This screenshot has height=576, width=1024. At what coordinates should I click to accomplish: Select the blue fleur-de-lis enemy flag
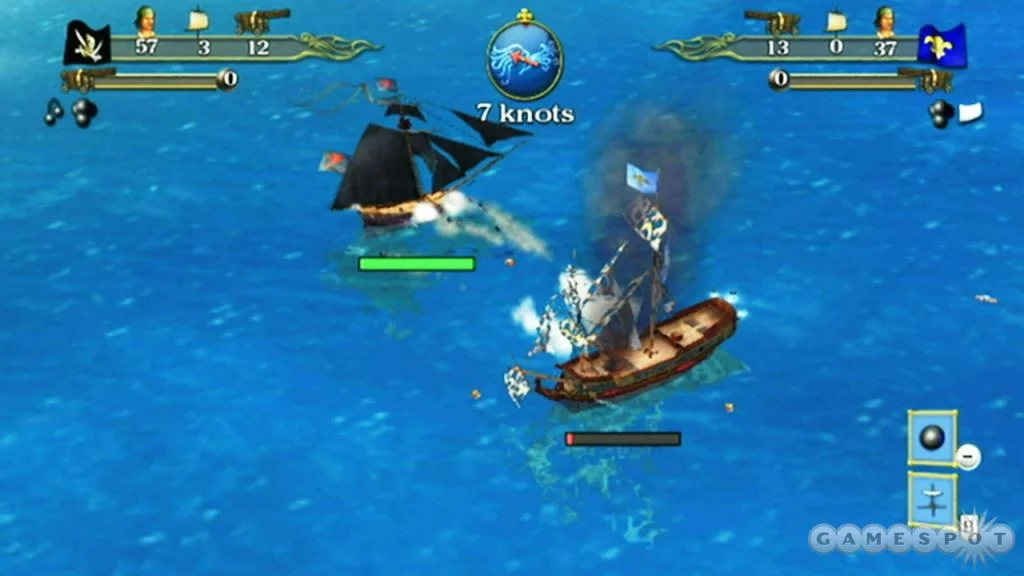(x=941, y=45)
